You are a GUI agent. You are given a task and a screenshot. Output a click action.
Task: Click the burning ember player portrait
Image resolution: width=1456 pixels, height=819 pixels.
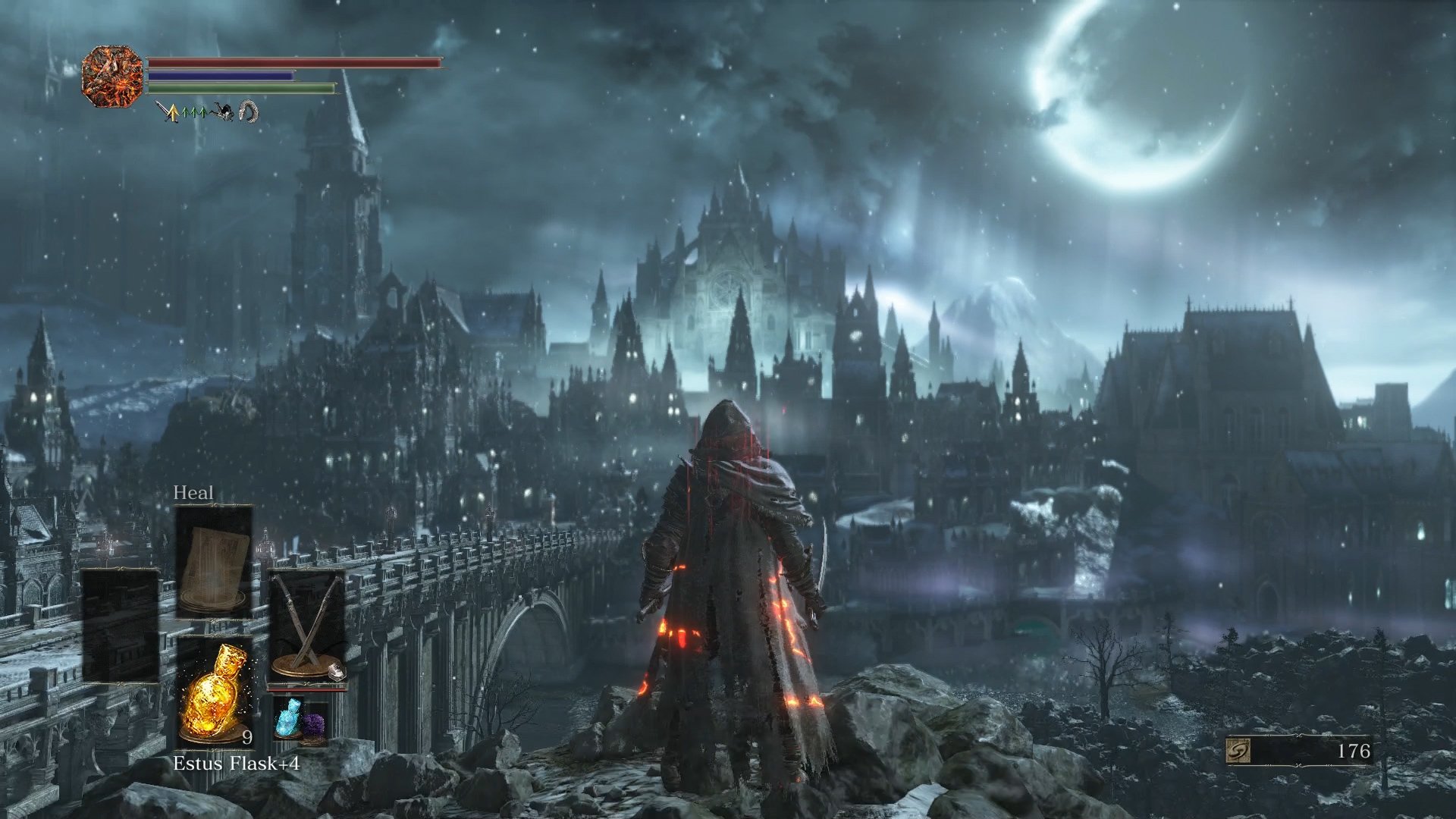[114, 77]
